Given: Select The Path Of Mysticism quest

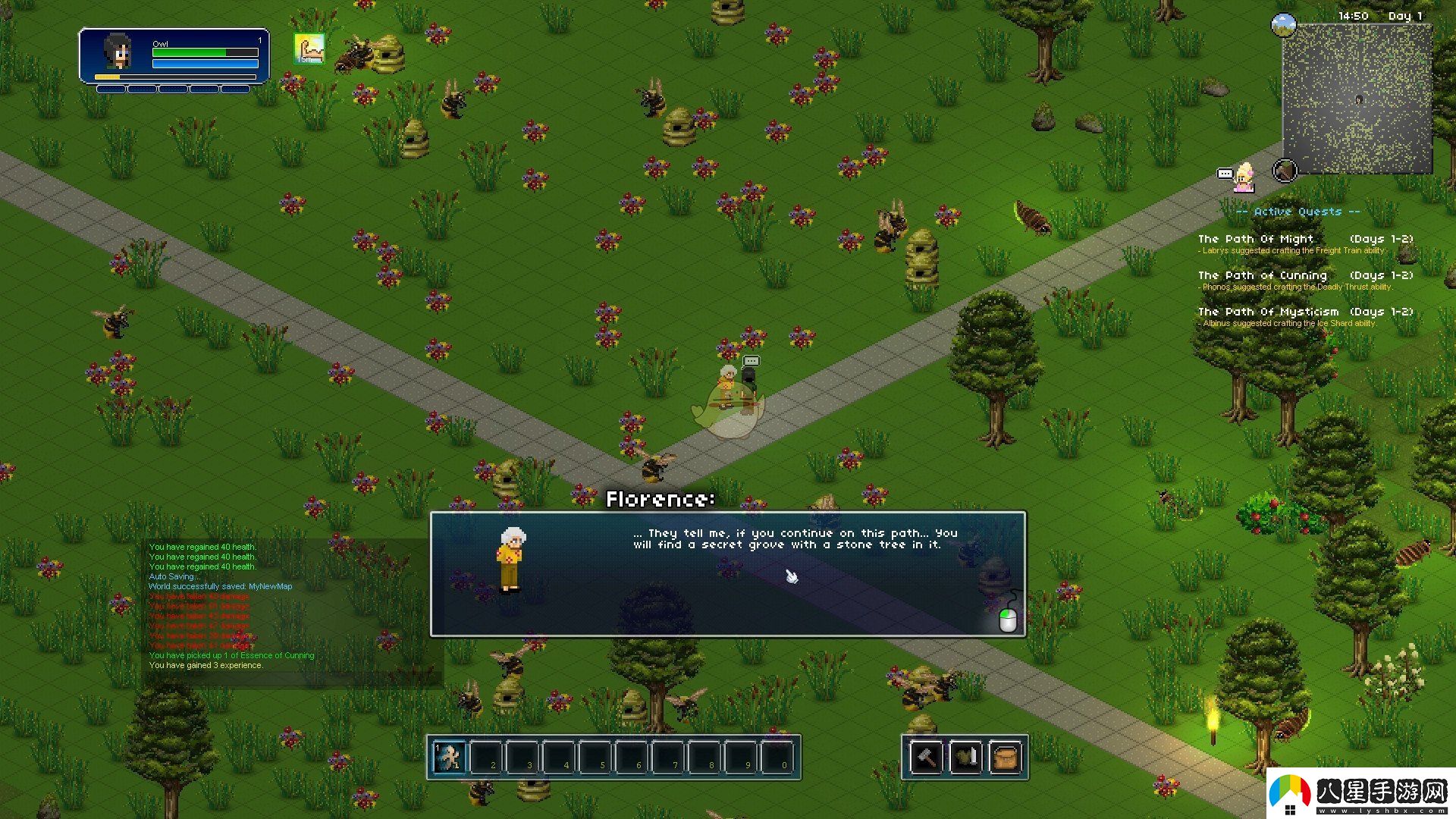Looking at the screenshot, I should point(1305,316).
